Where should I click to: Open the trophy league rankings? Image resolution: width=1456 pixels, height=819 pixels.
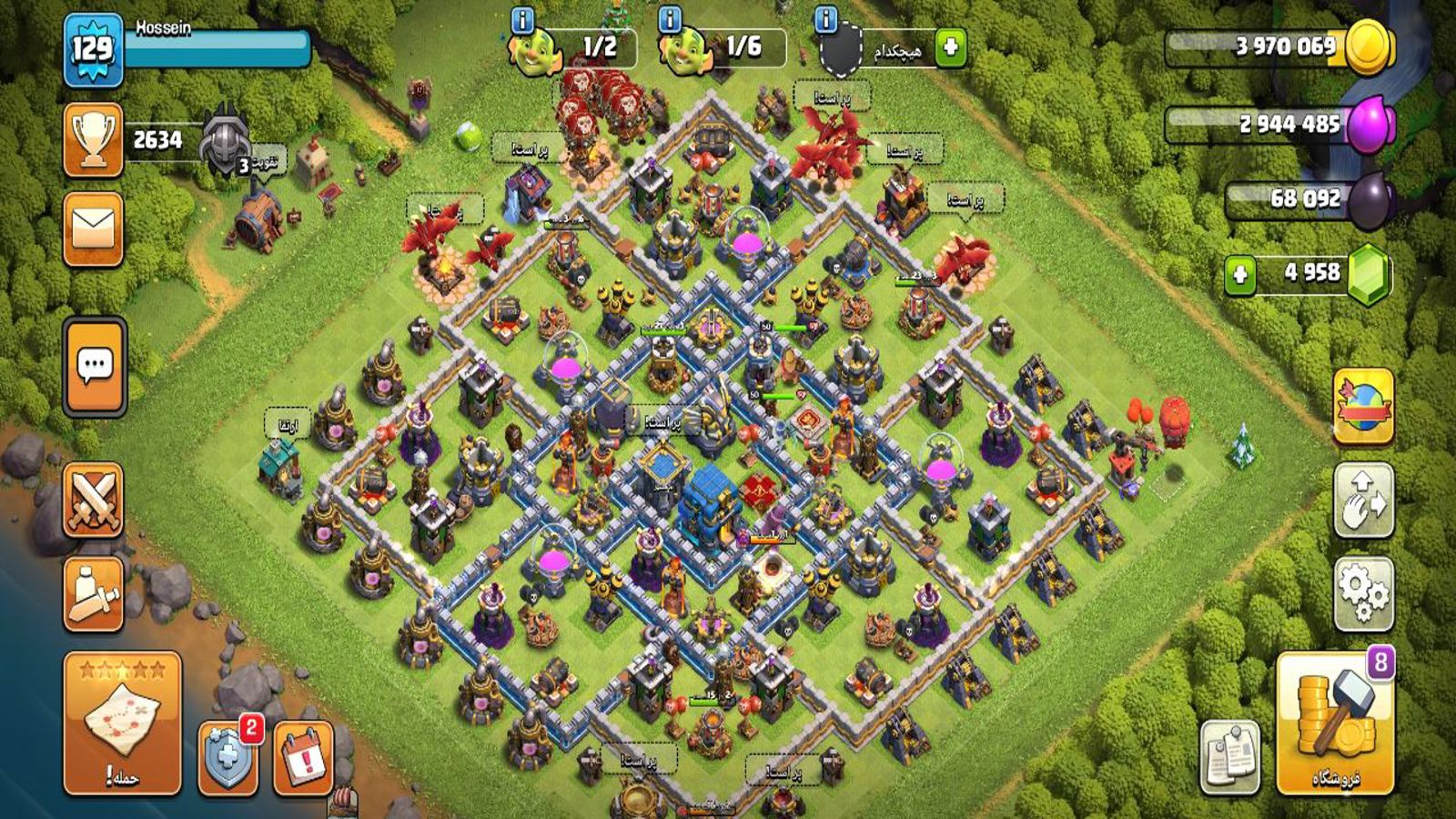point(94,139)
